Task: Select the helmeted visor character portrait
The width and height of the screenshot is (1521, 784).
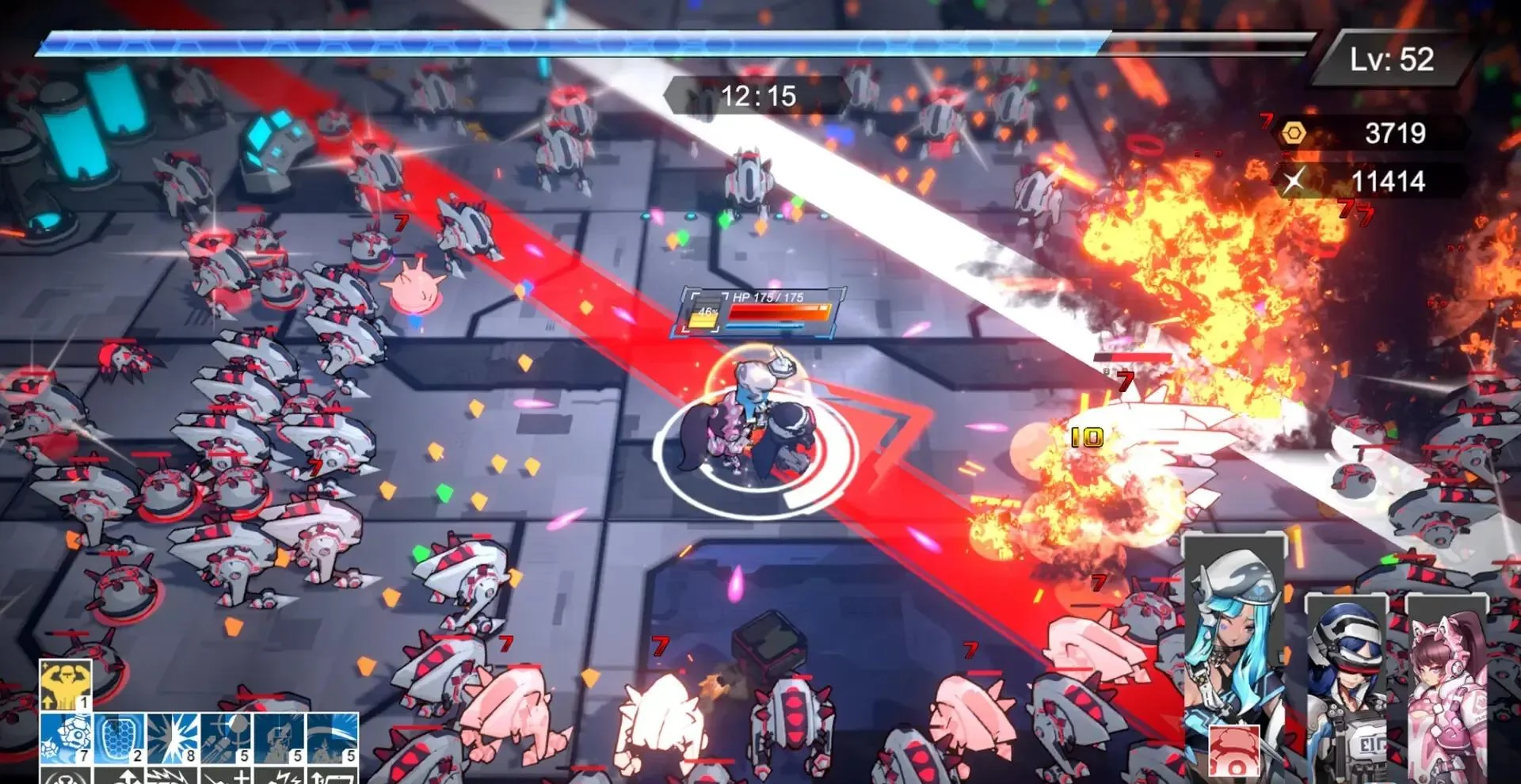Action: click(1347, 681)
